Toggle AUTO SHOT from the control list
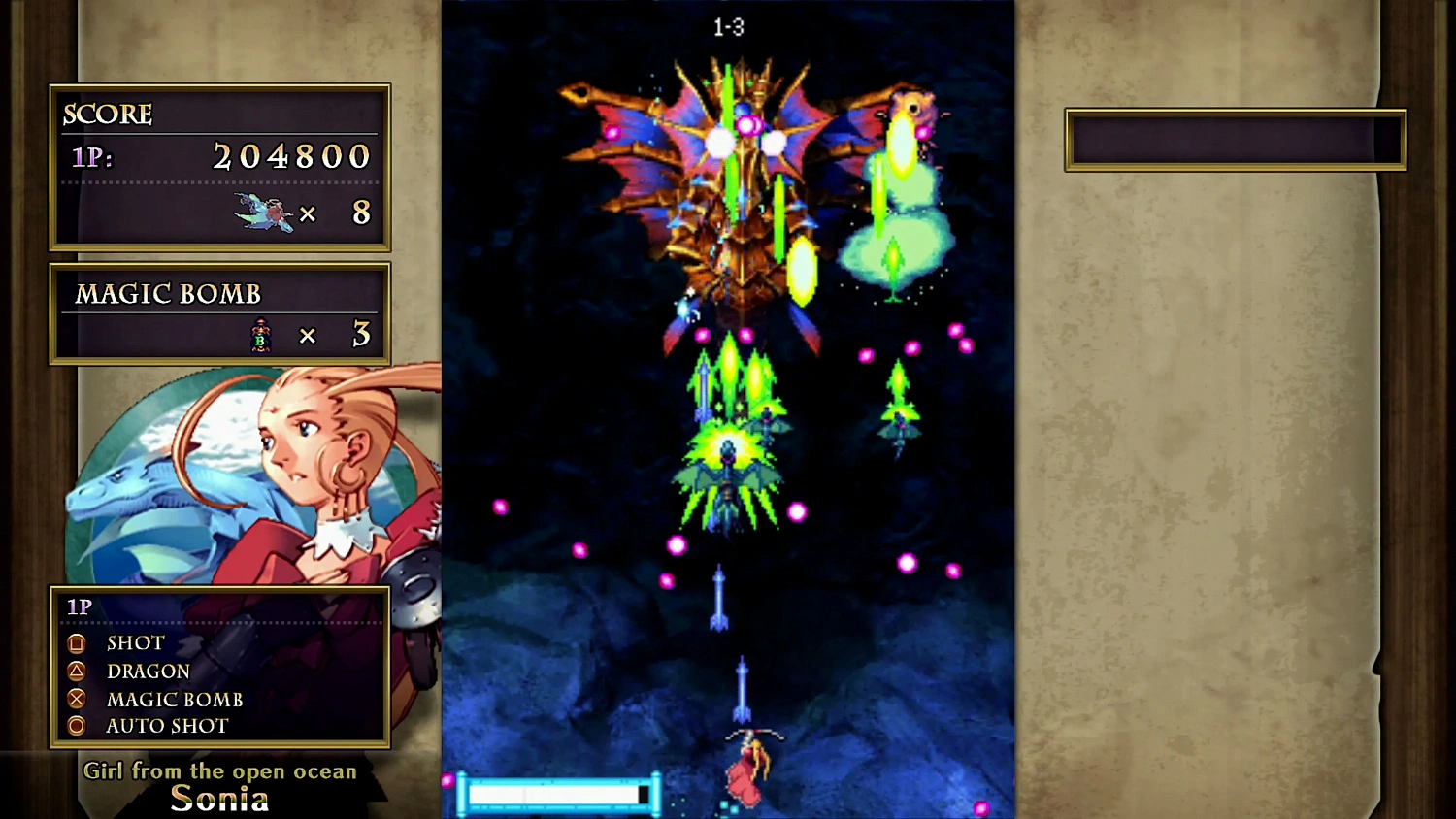This screenshot has width=1456, height=819. (x=167, y=726)
